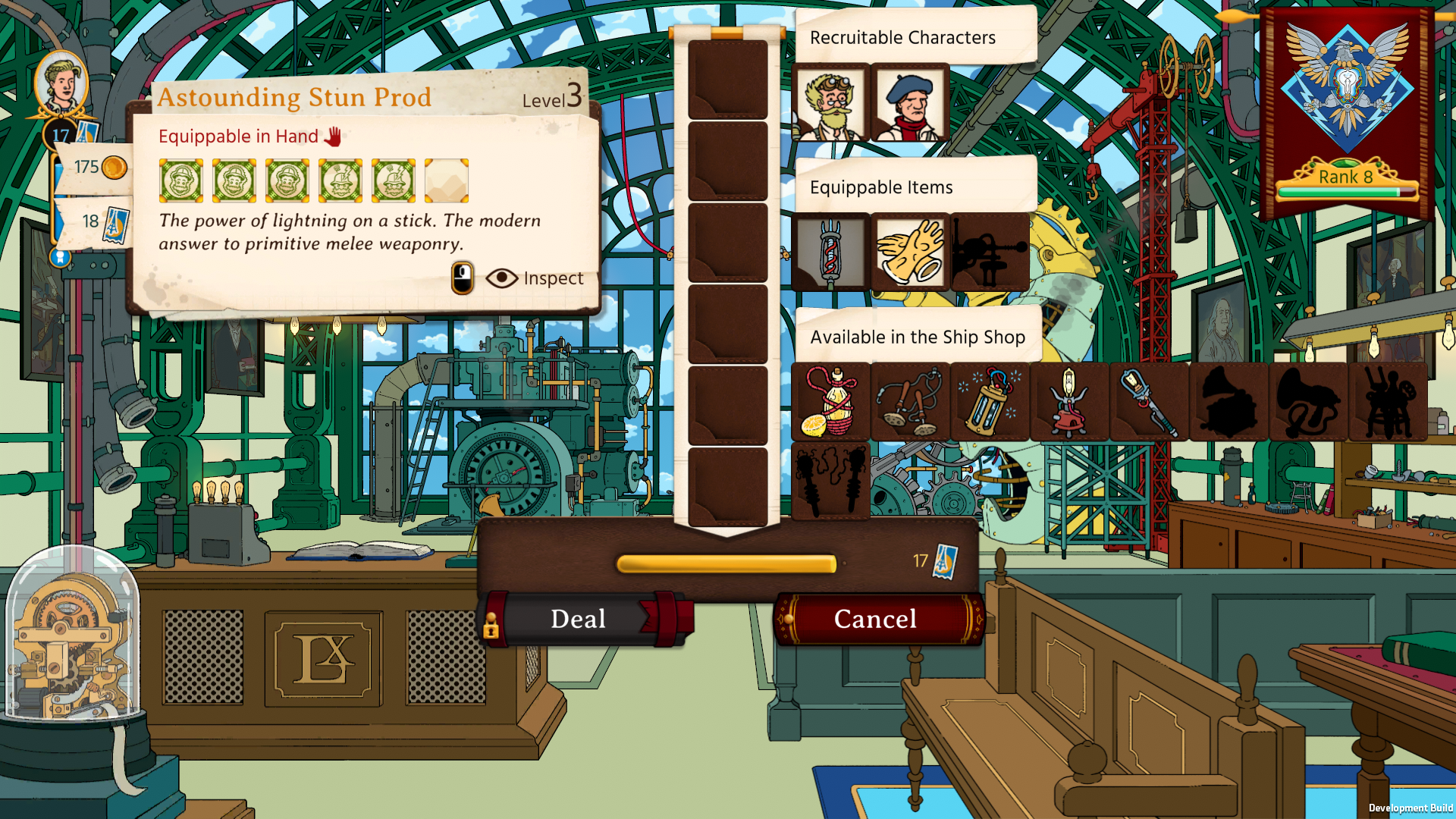
Task: Choose the recruit wearing a blue beret
Action: tap(910, 104)
